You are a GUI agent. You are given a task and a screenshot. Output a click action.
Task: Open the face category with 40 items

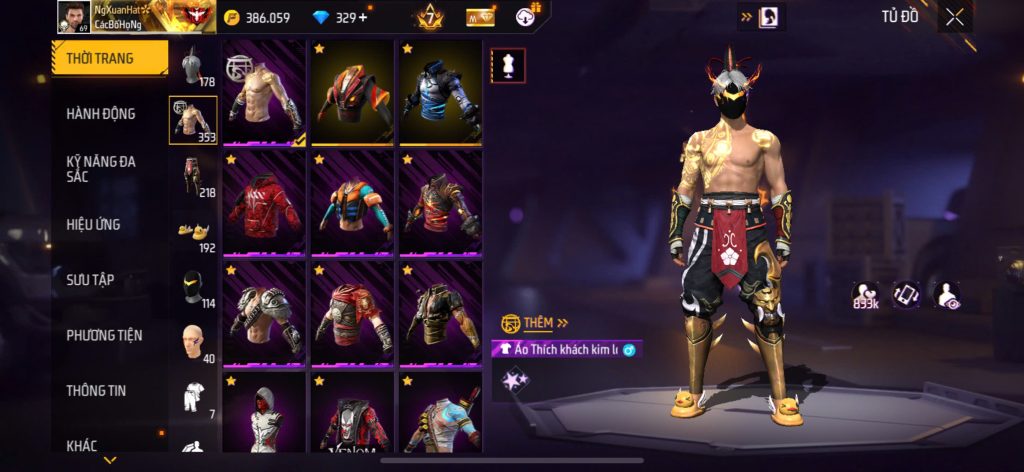tap(193, 343)
